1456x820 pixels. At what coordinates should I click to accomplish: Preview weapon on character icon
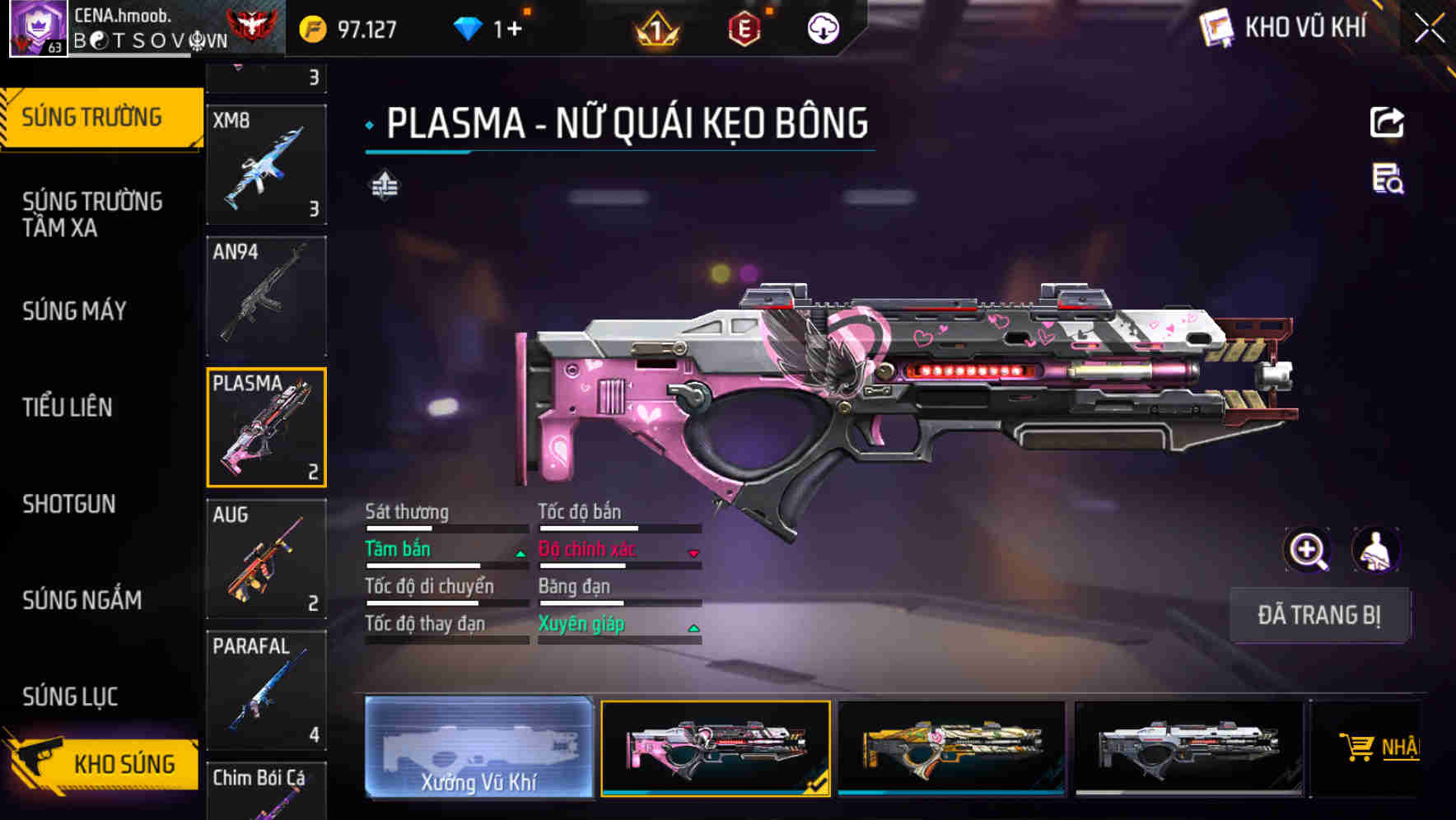coord(1376,550)
